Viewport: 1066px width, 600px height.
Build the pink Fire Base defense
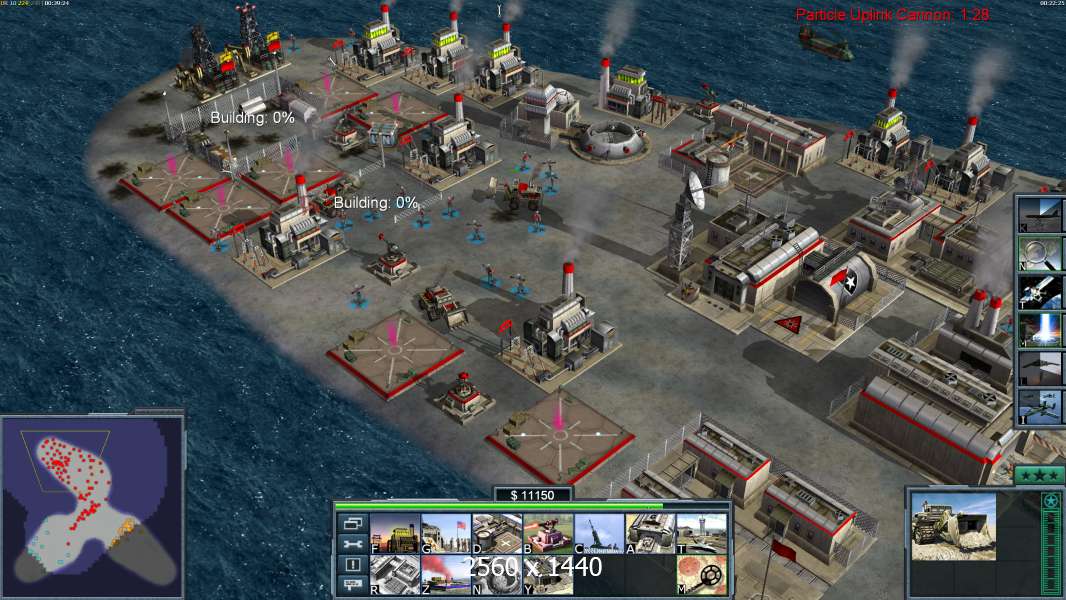coord(548,534)
